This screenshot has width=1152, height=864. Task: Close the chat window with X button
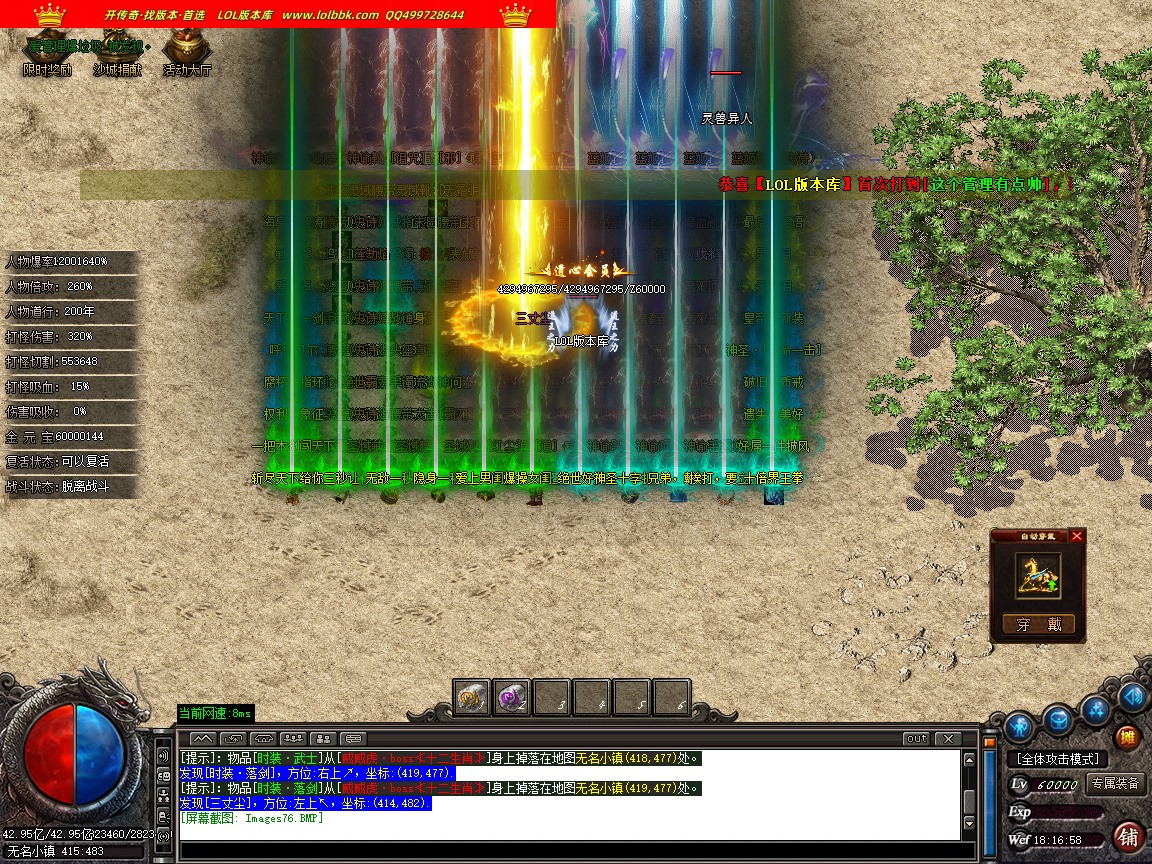click(x=947, y=739)
